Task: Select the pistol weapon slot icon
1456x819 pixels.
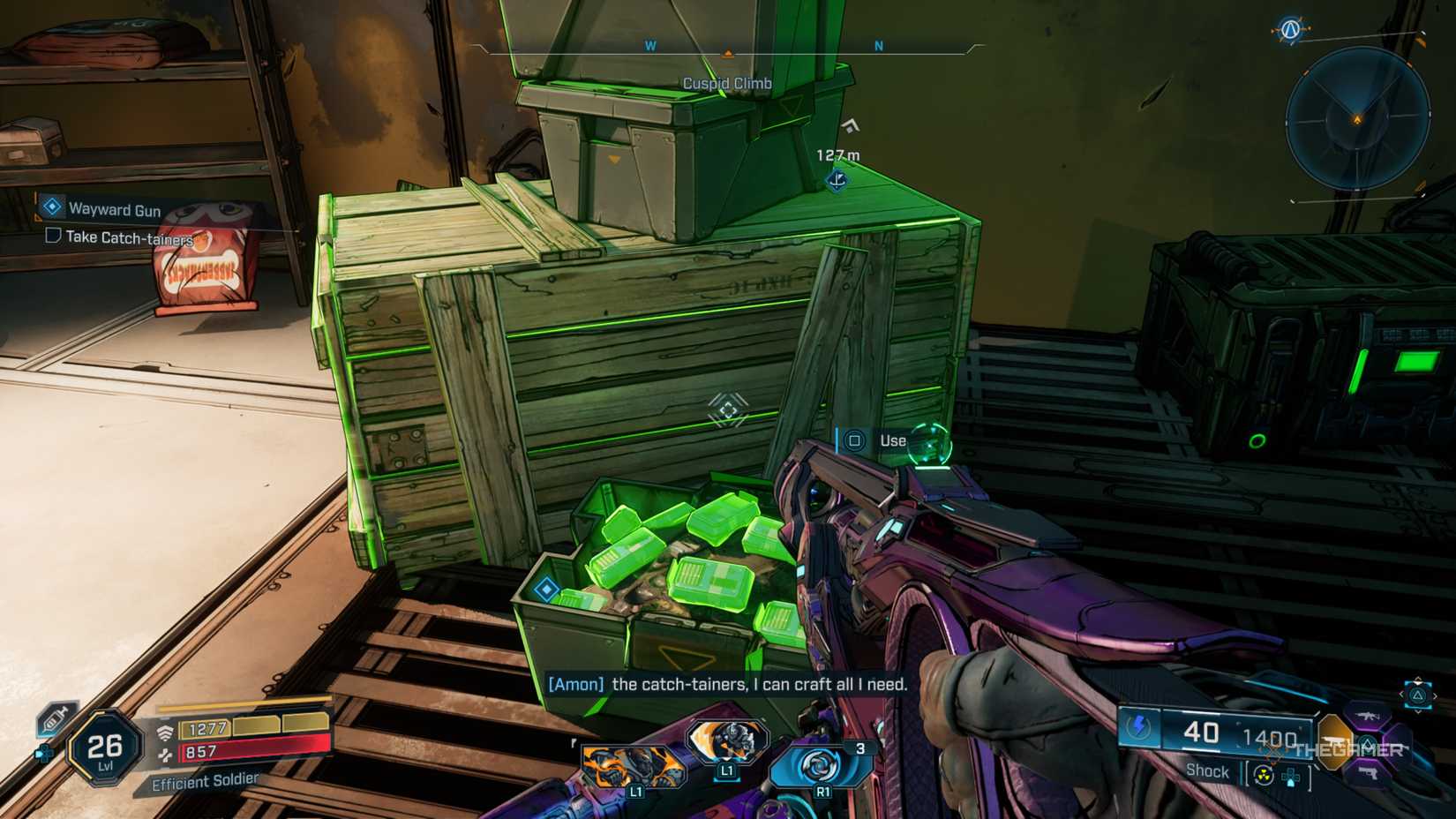Action: point(1369,773)
